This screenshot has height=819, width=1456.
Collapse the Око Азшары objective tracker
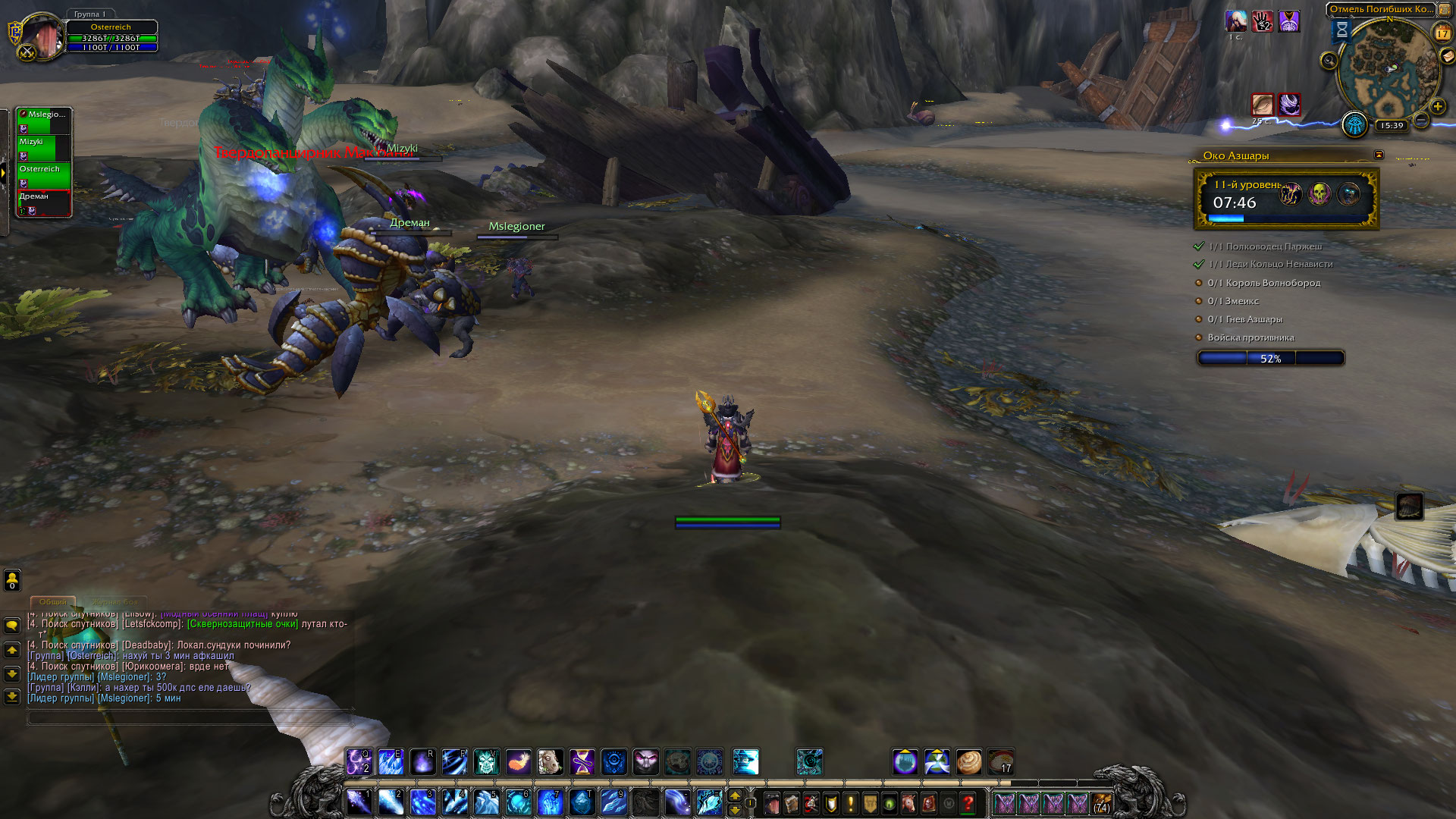point(1379,155)
